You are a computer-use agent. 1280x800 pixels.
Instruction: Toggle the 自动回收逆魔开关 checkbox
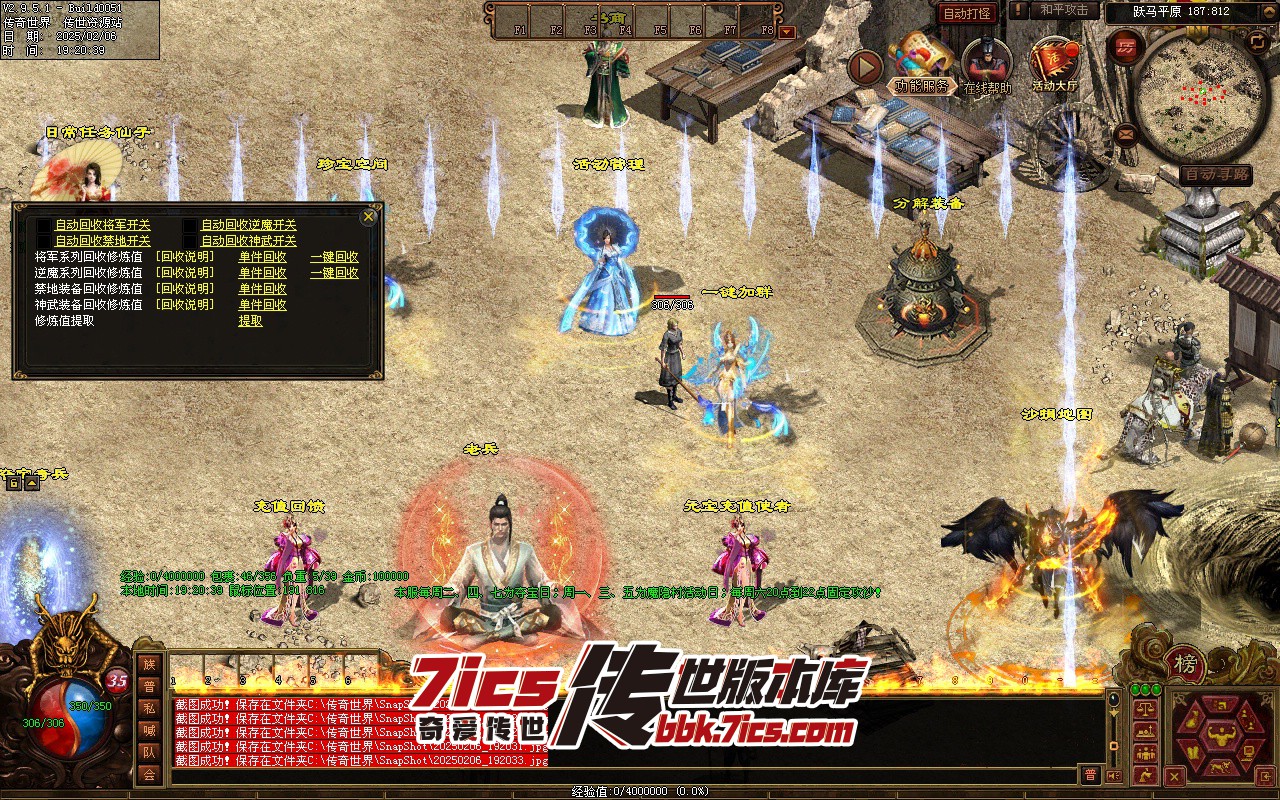(190, 226)
